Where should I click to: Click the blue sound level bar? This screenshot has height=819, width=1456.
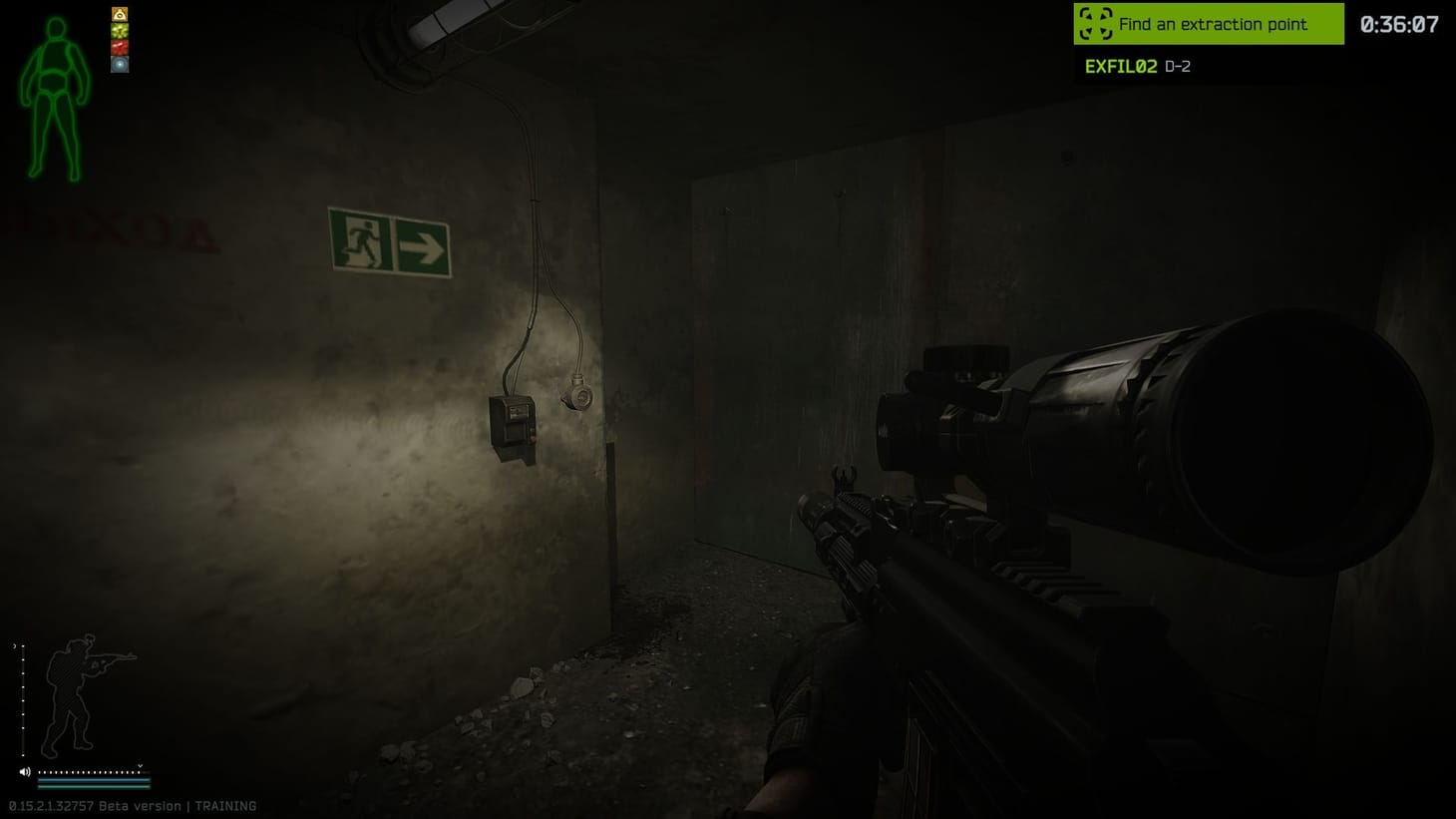95,780
